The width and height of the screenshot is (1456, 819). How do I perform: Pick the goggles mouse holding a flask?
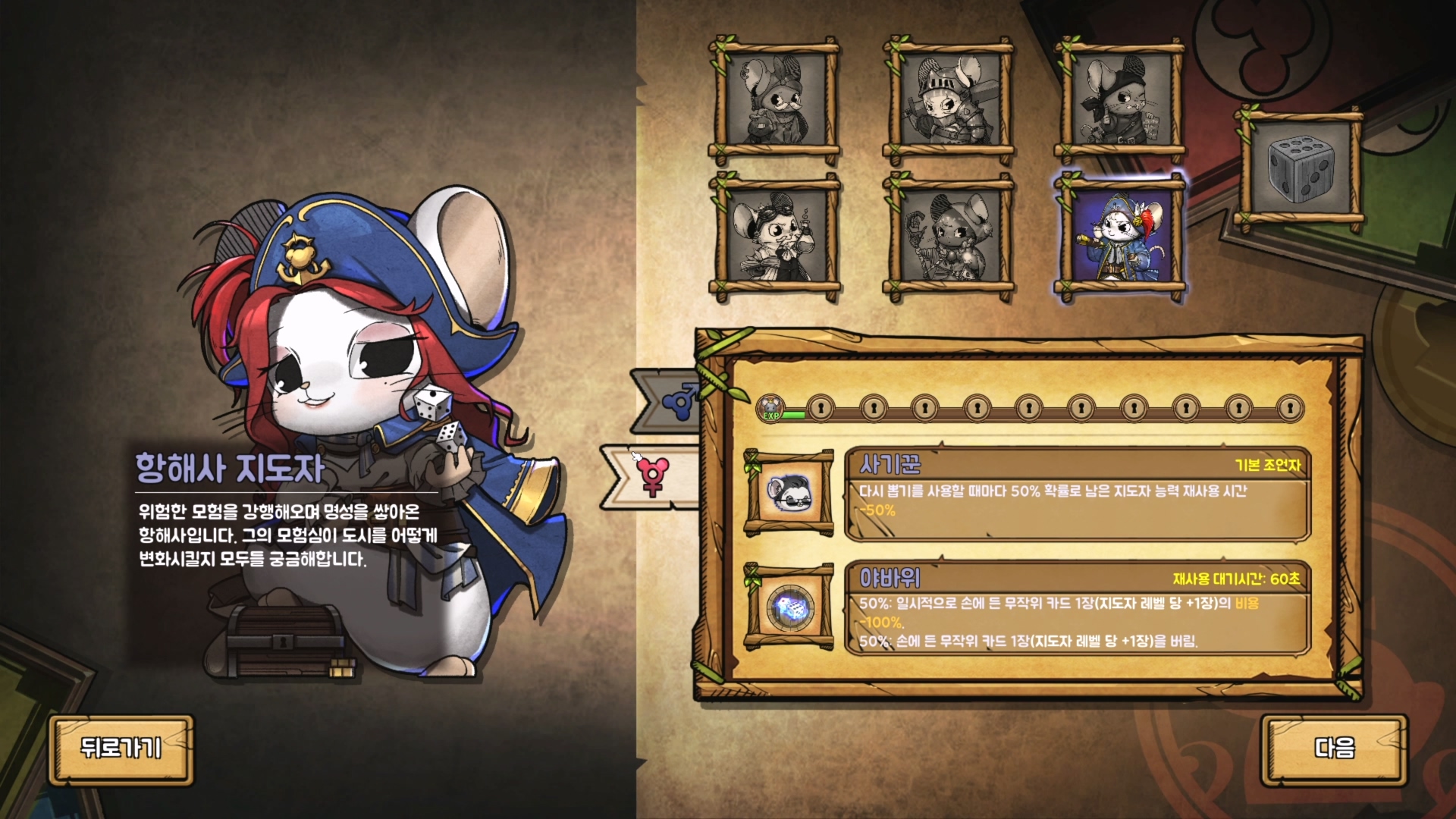(774, 237)
